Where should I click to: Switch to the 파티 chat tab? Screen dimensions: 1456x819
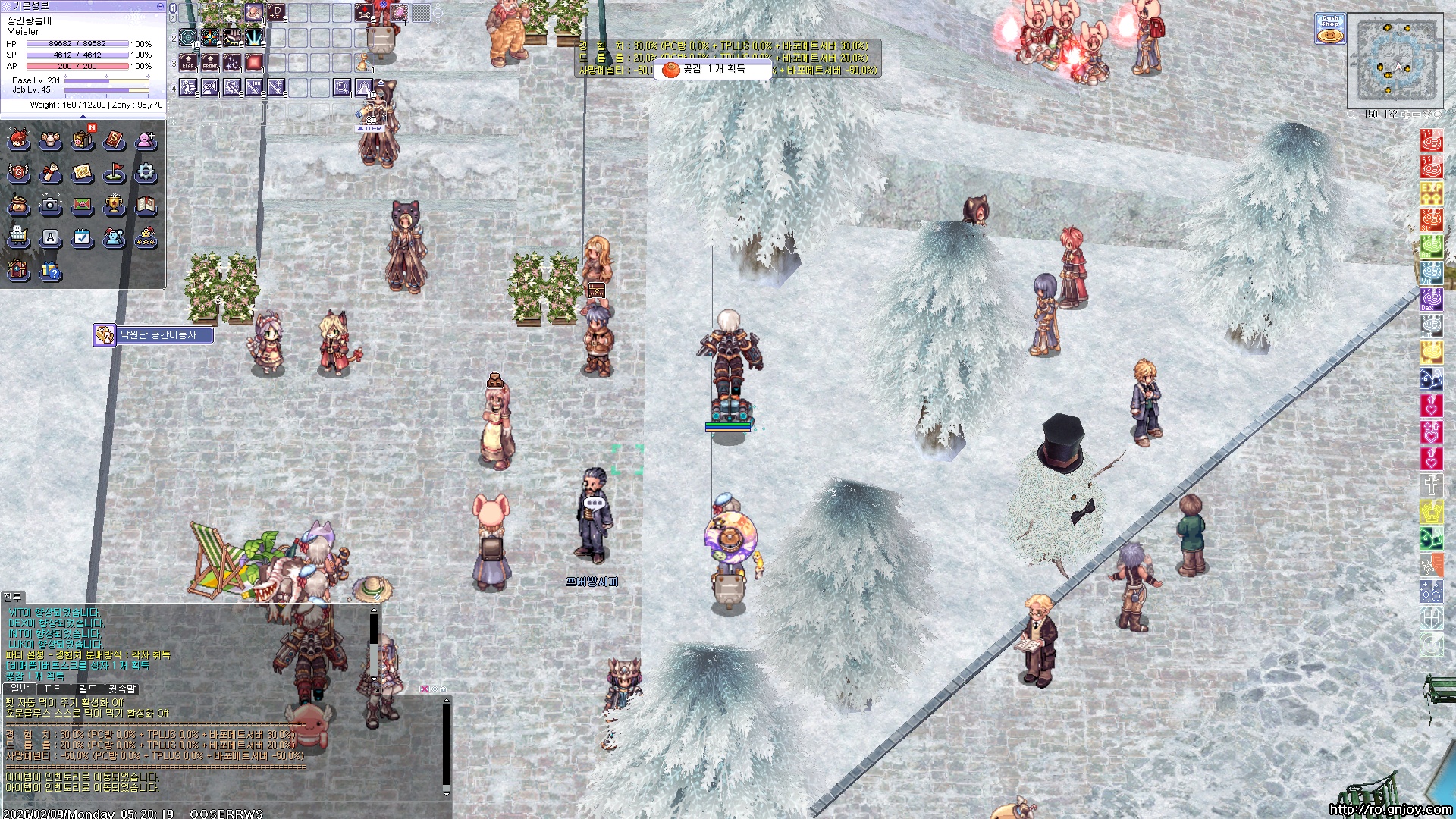point(53,689)
